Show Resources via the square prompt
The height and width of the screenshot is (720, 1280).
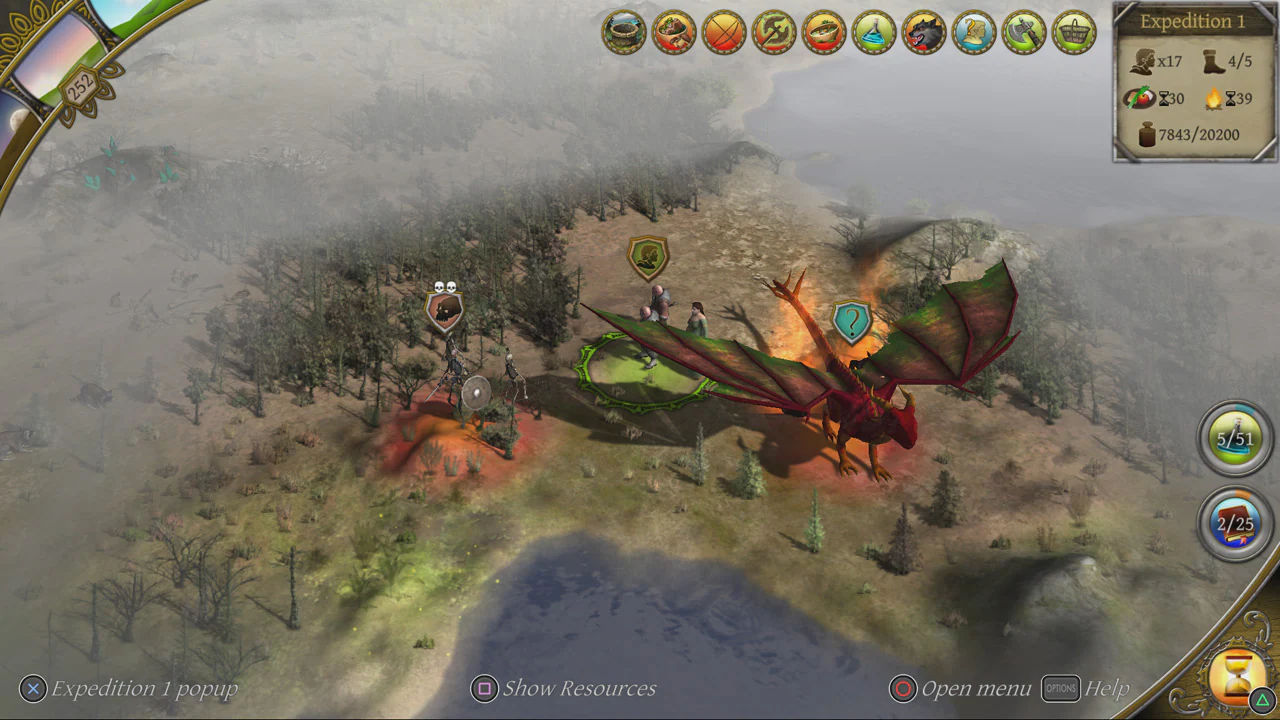tap(484, 688)
